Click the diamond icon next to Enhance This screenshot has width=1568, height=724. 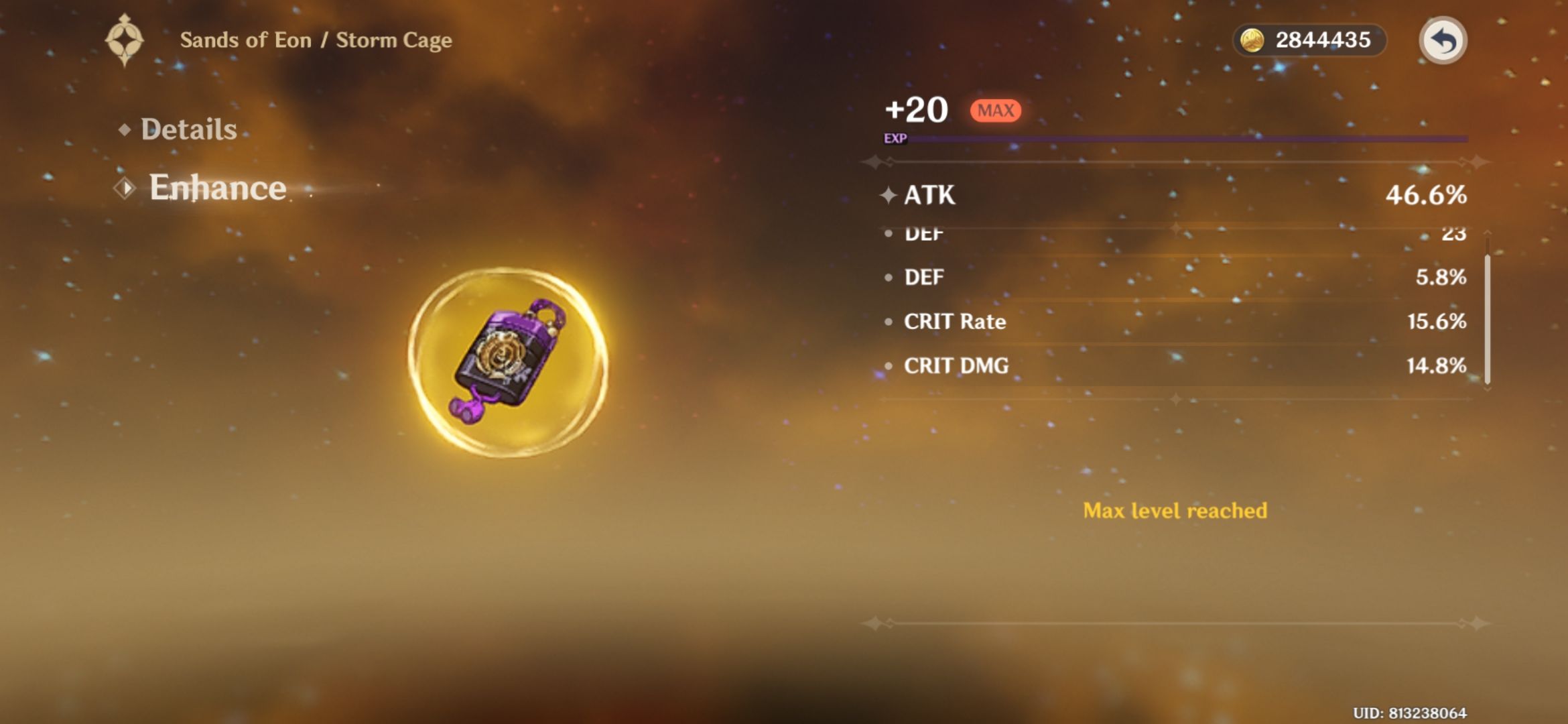point(125,189)
